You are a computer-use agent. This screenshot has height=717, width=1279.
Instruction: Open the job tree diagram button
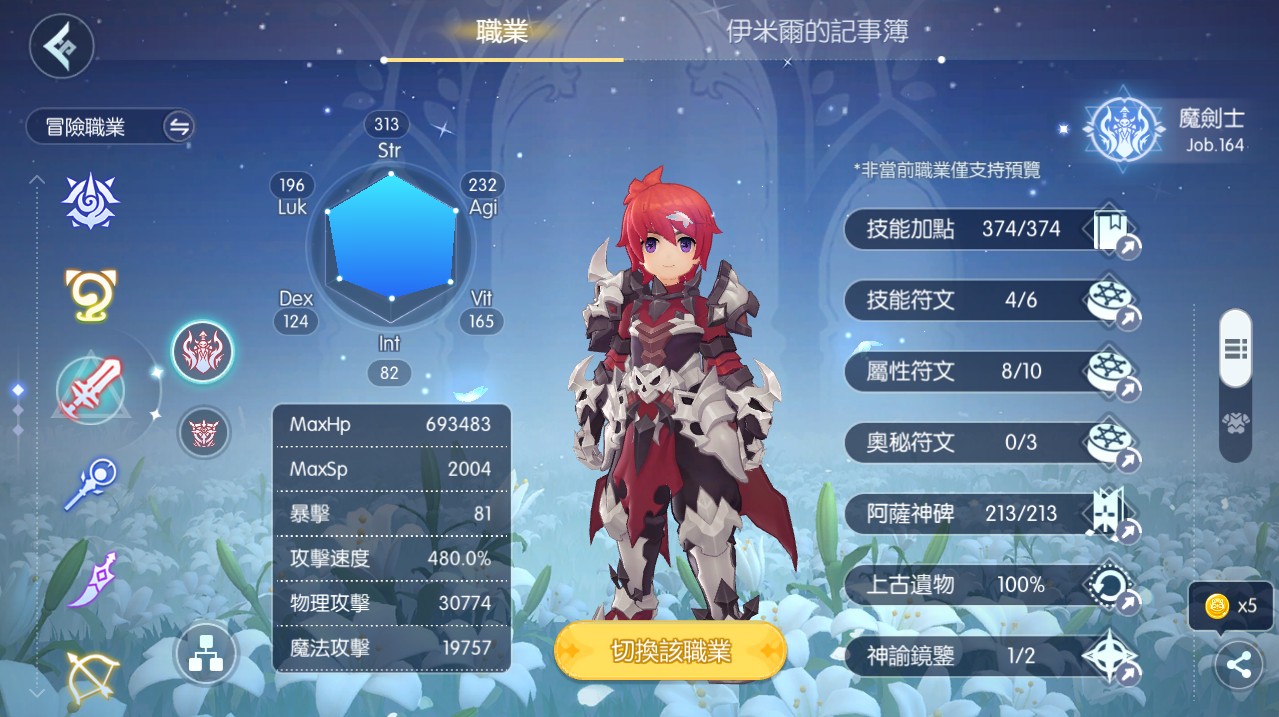click(x=205, y=655)
